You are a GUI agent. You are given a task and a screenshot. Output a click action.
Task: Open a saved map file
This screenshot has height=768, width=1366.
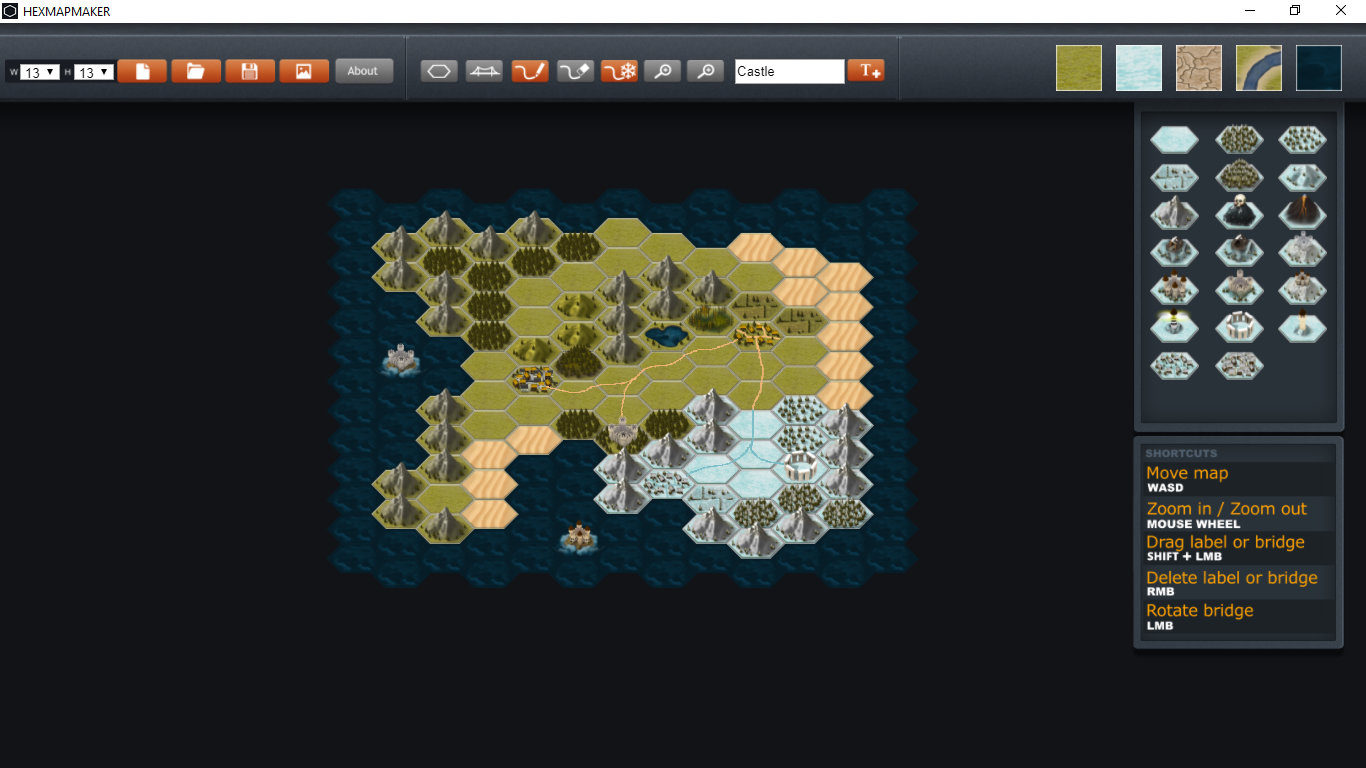click(195, 70)
